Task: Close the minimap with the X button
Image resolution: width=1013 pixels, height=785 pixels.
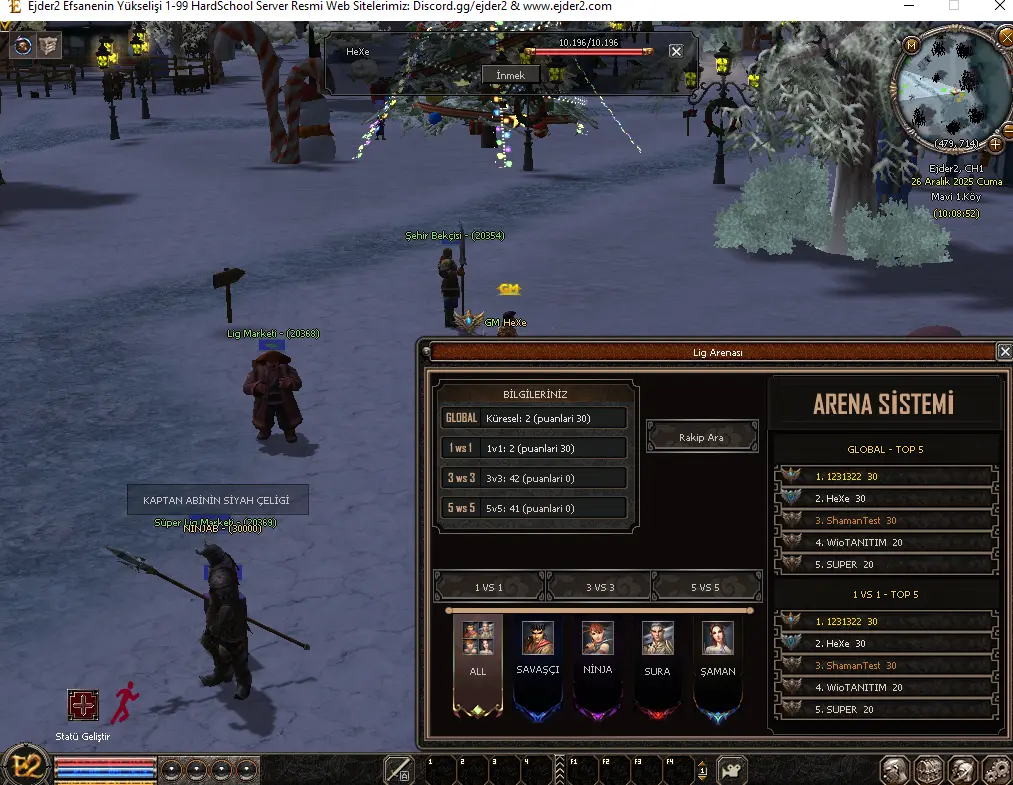Action: 1005,37
